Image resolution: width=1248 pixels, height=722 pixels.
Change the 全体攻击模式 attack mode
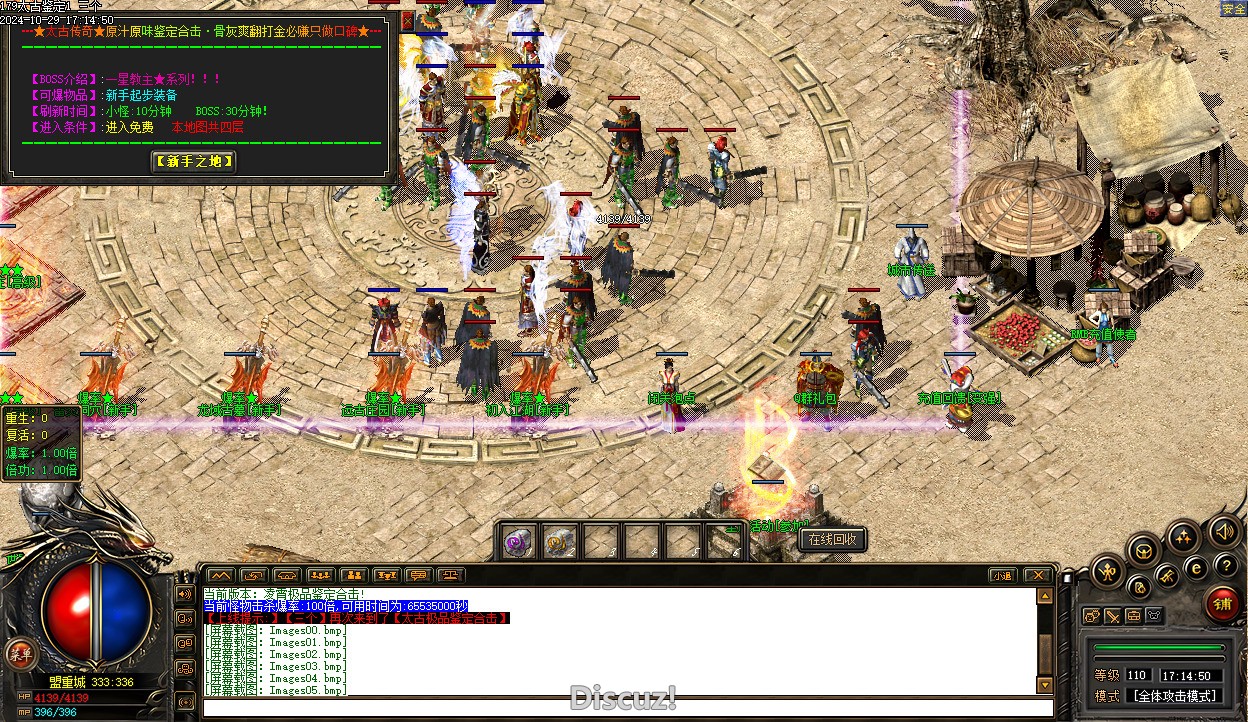point(1173,696)
